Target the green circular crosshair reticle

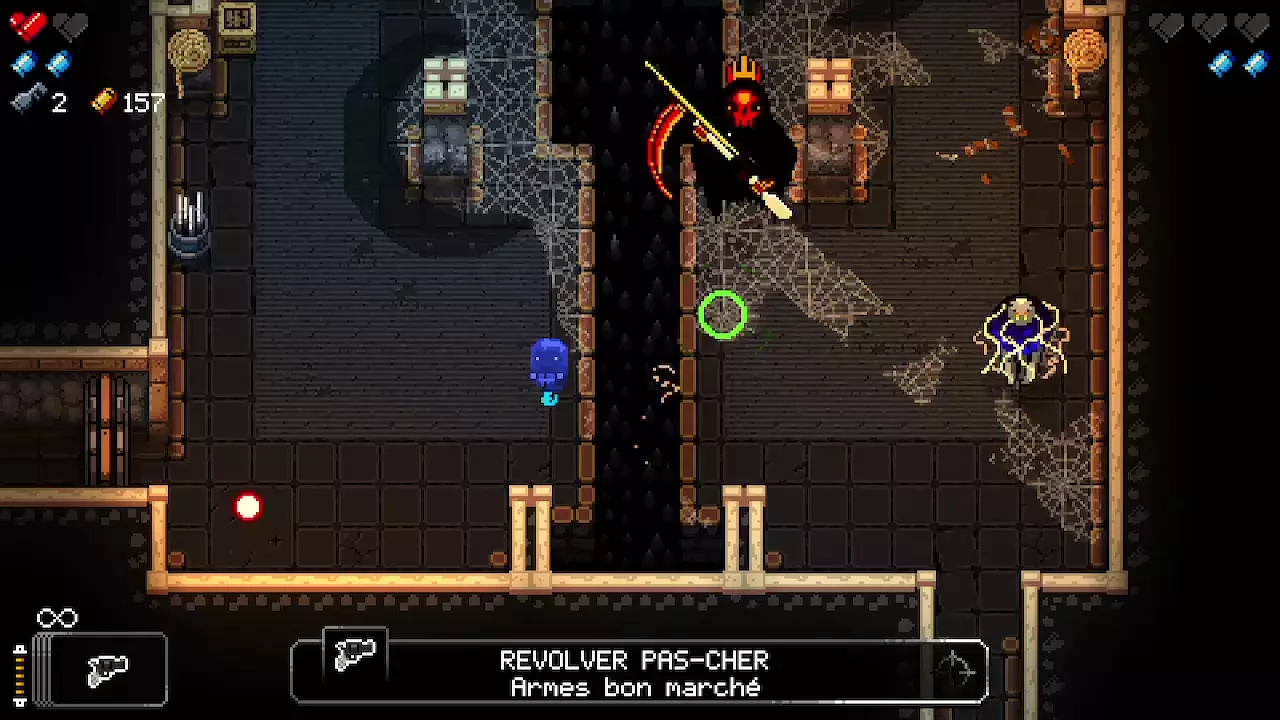[724, 316]
